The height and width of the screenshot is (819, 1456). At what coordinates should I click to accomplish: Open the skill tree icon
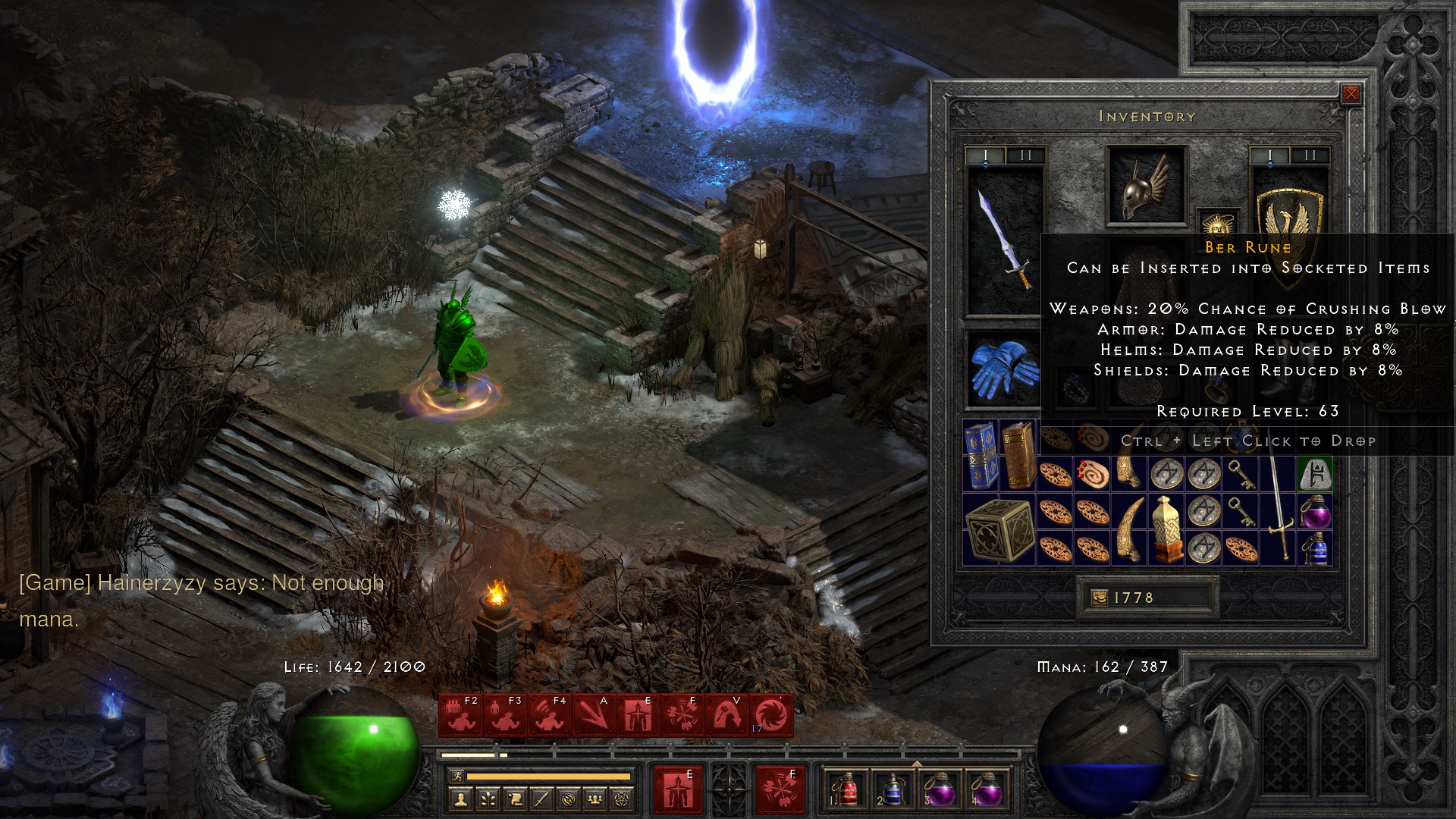click(488, 799)
